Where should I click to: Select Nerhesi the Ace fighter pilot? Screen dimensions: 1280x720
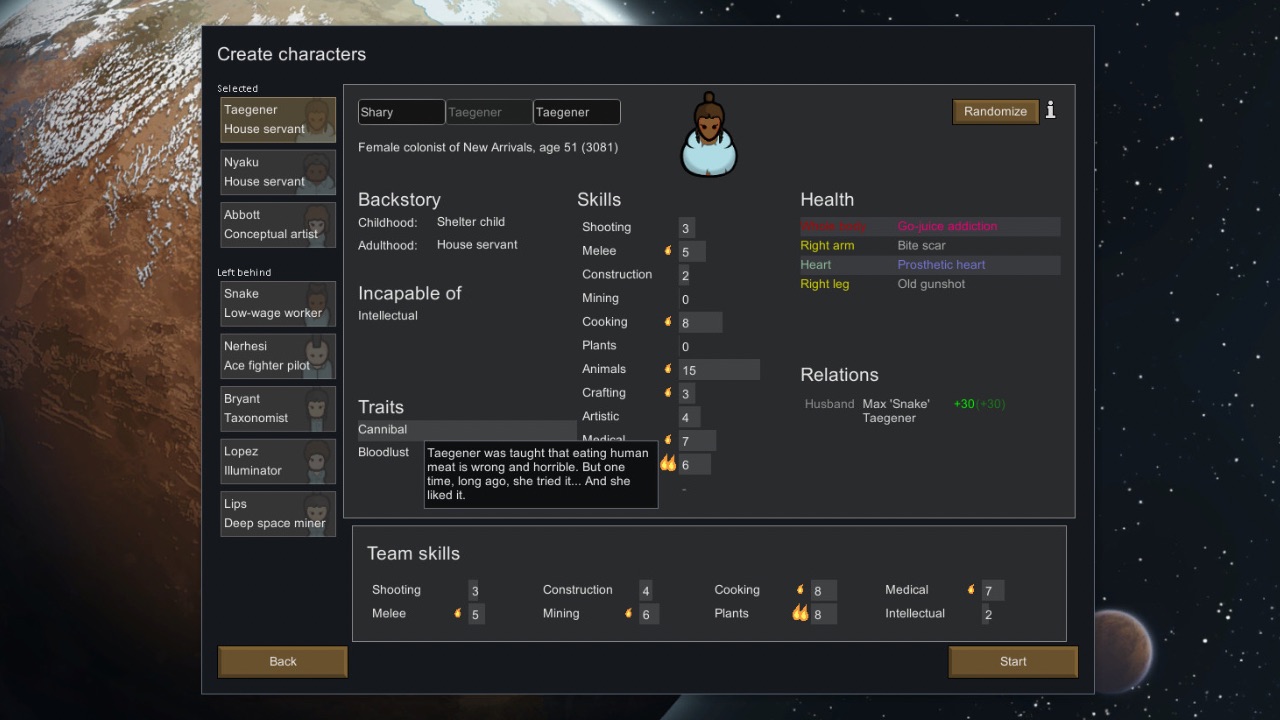click(277, 356)
